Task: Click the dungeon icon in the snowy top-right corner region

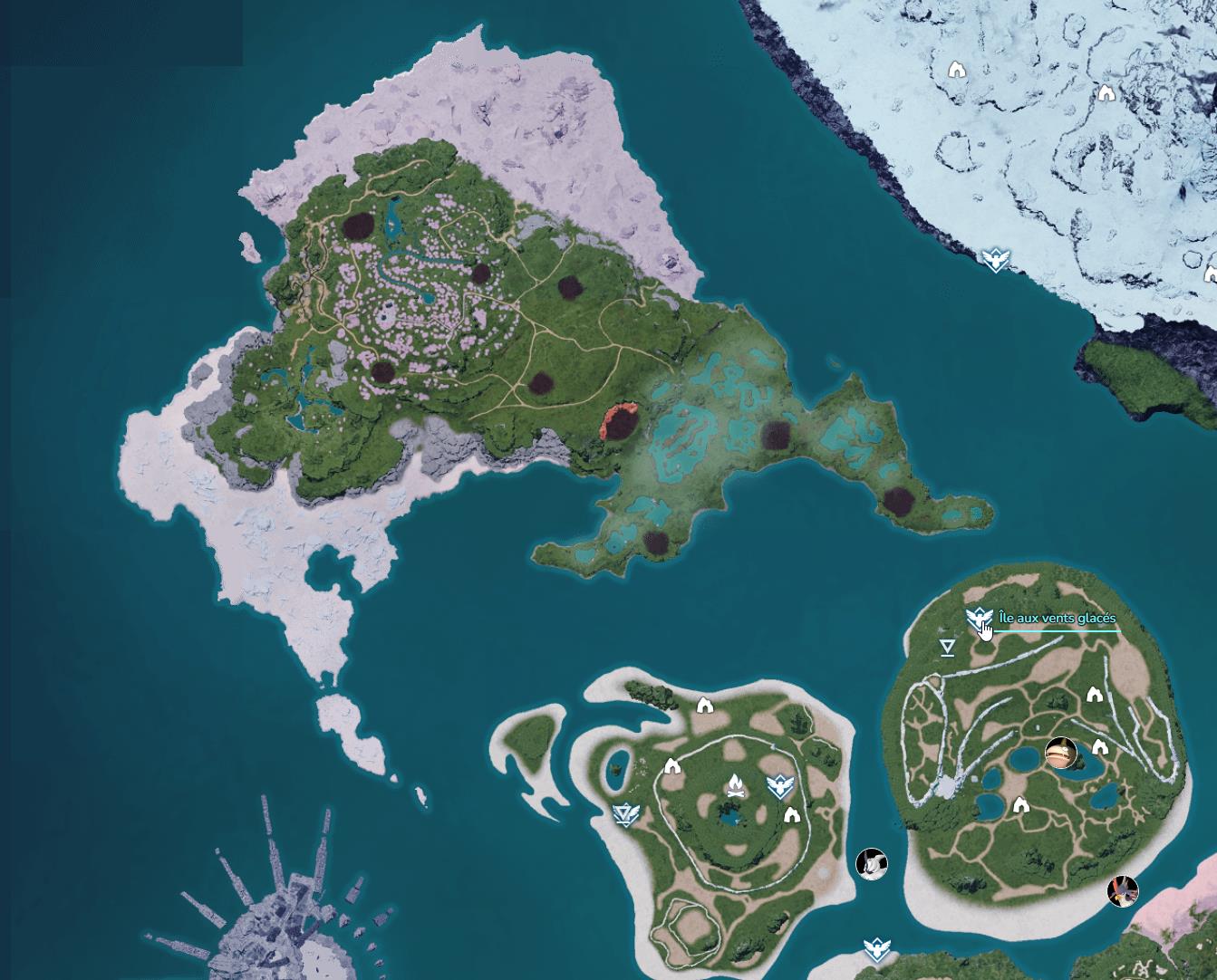Action: tap(1107, 91)
